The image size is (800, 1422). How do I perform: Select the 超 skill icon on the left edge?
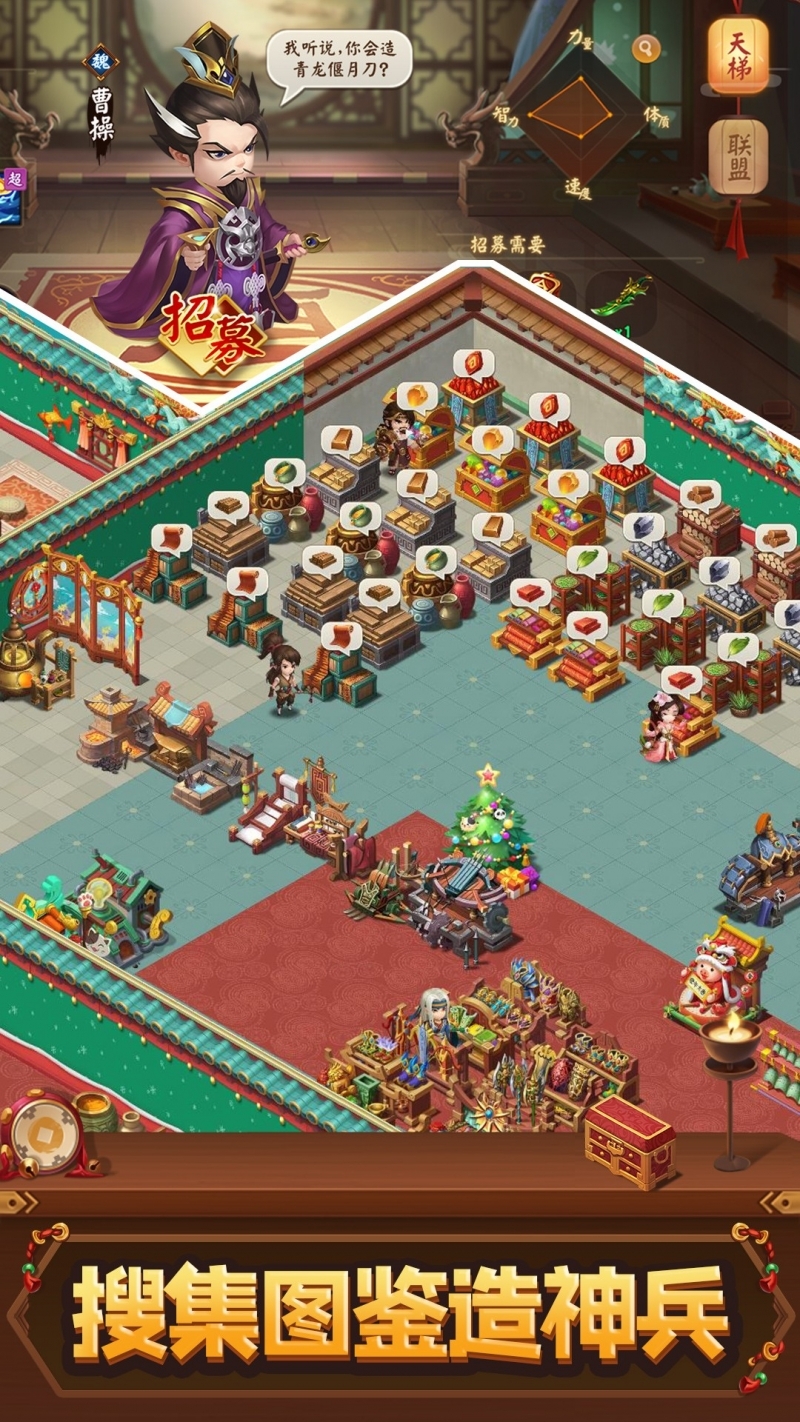click(14, 194)
